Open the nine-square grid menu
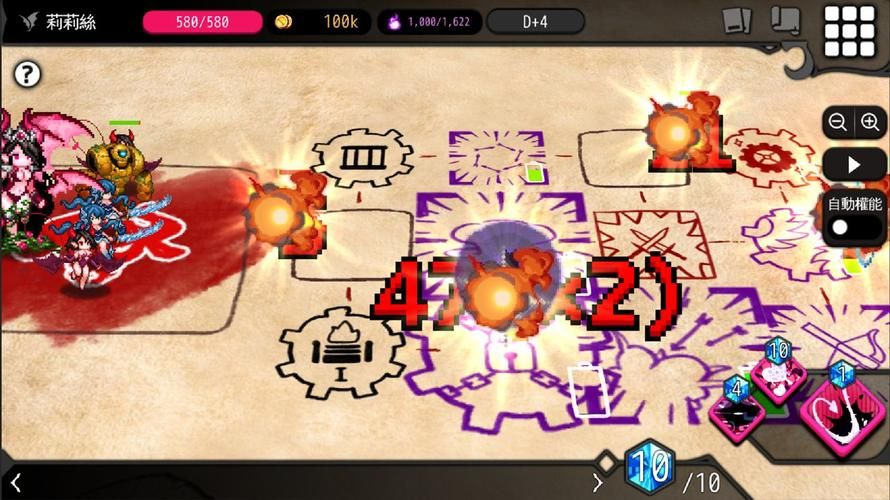This screenshot has width=890, height=500. click(x=848, y=31)
